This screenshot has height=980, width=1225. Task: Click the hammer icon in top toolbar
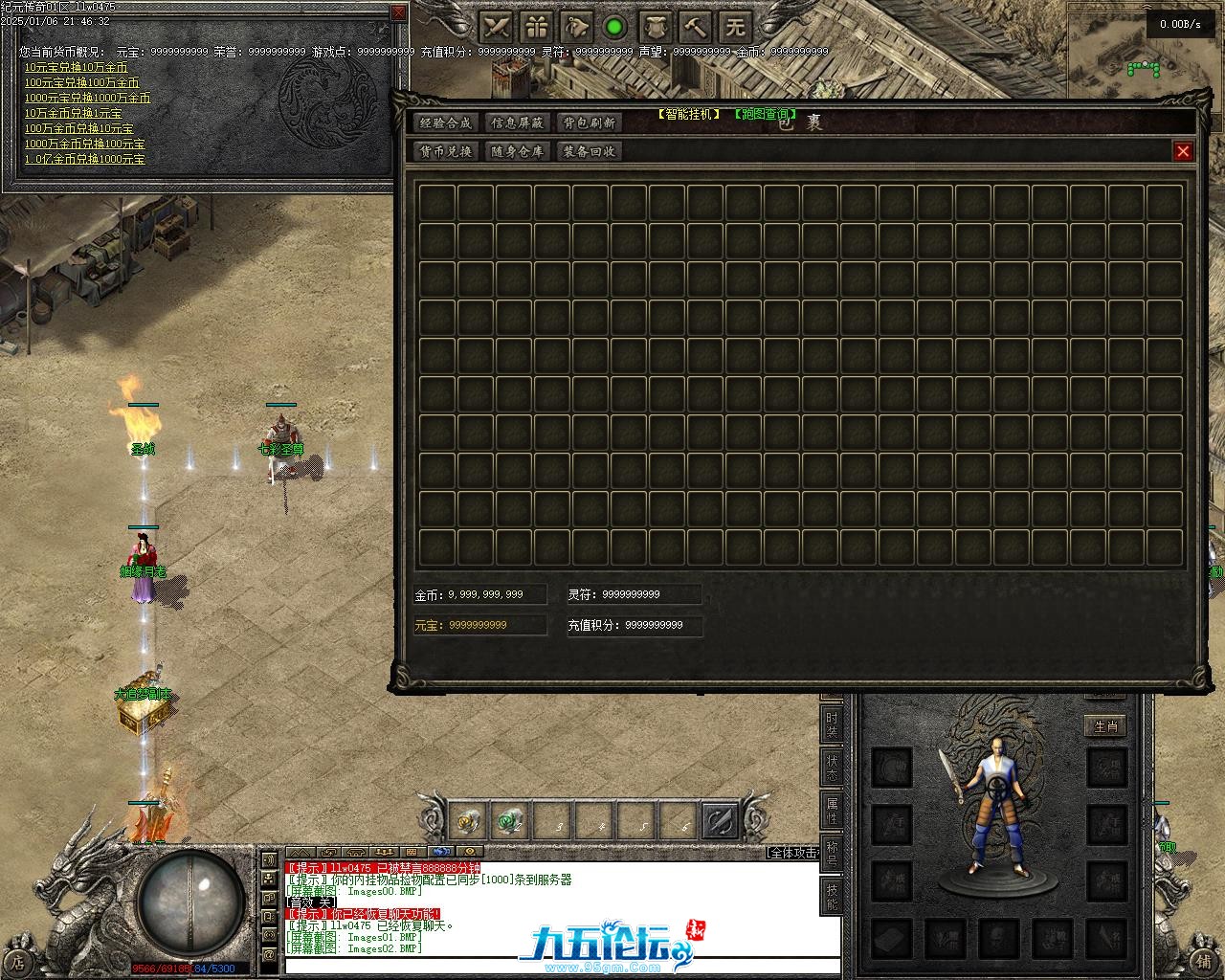(695, 26)
